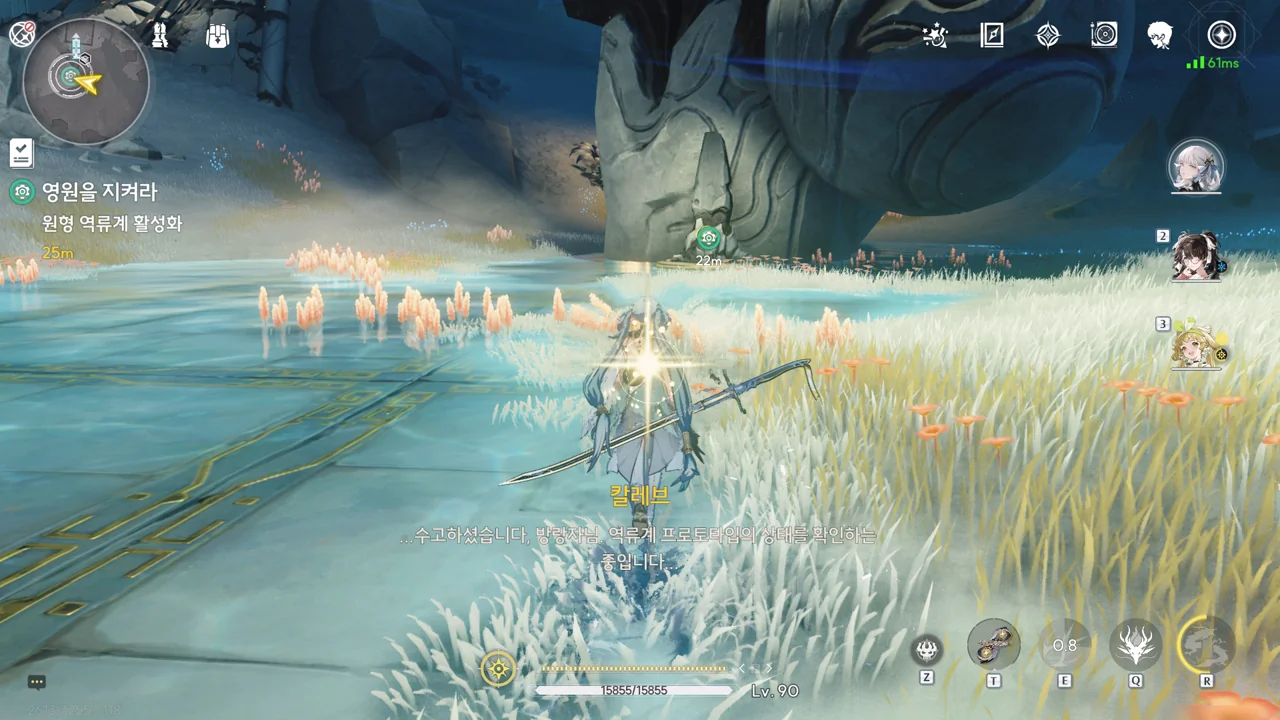Activate the dragon-head Q echo skill
This screenshot has width=1280, height=720.
pos(1135,645)
